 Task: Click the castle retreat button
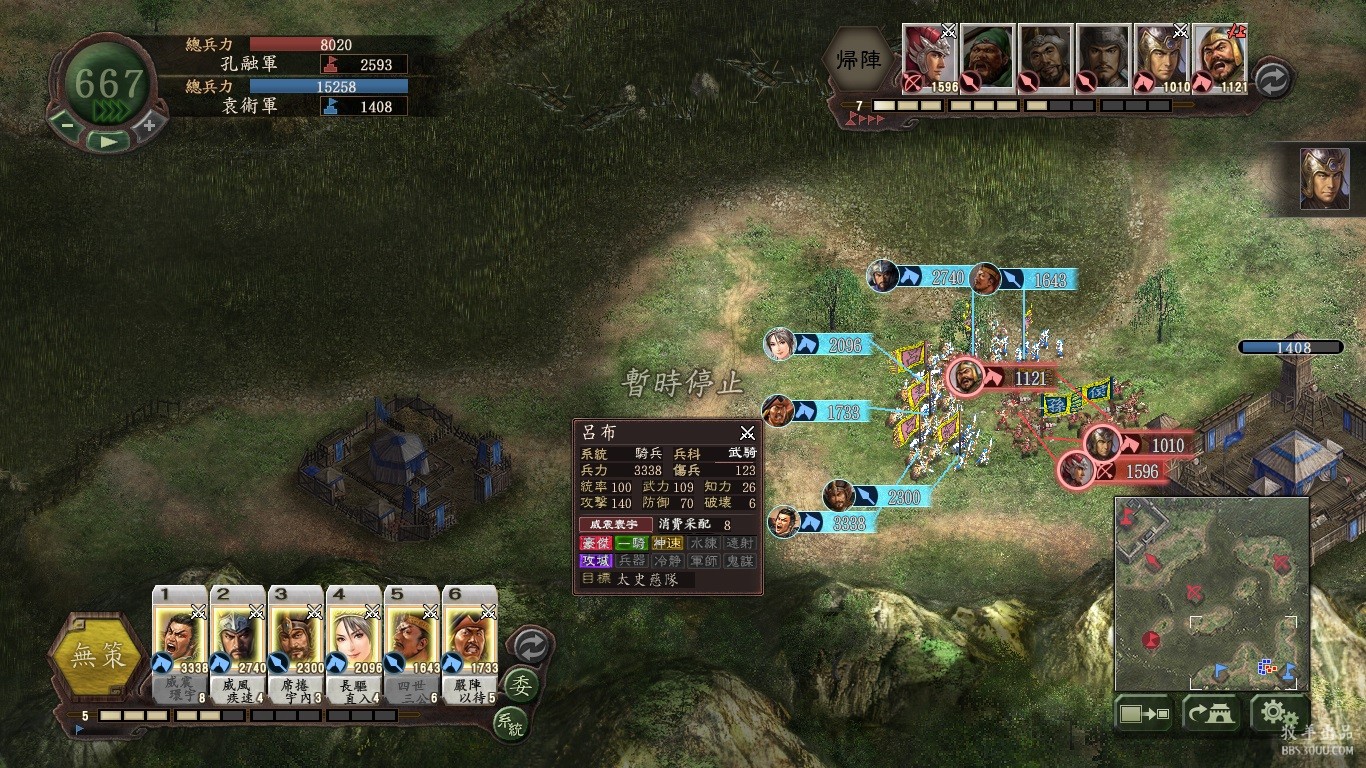click(1210, 714)
